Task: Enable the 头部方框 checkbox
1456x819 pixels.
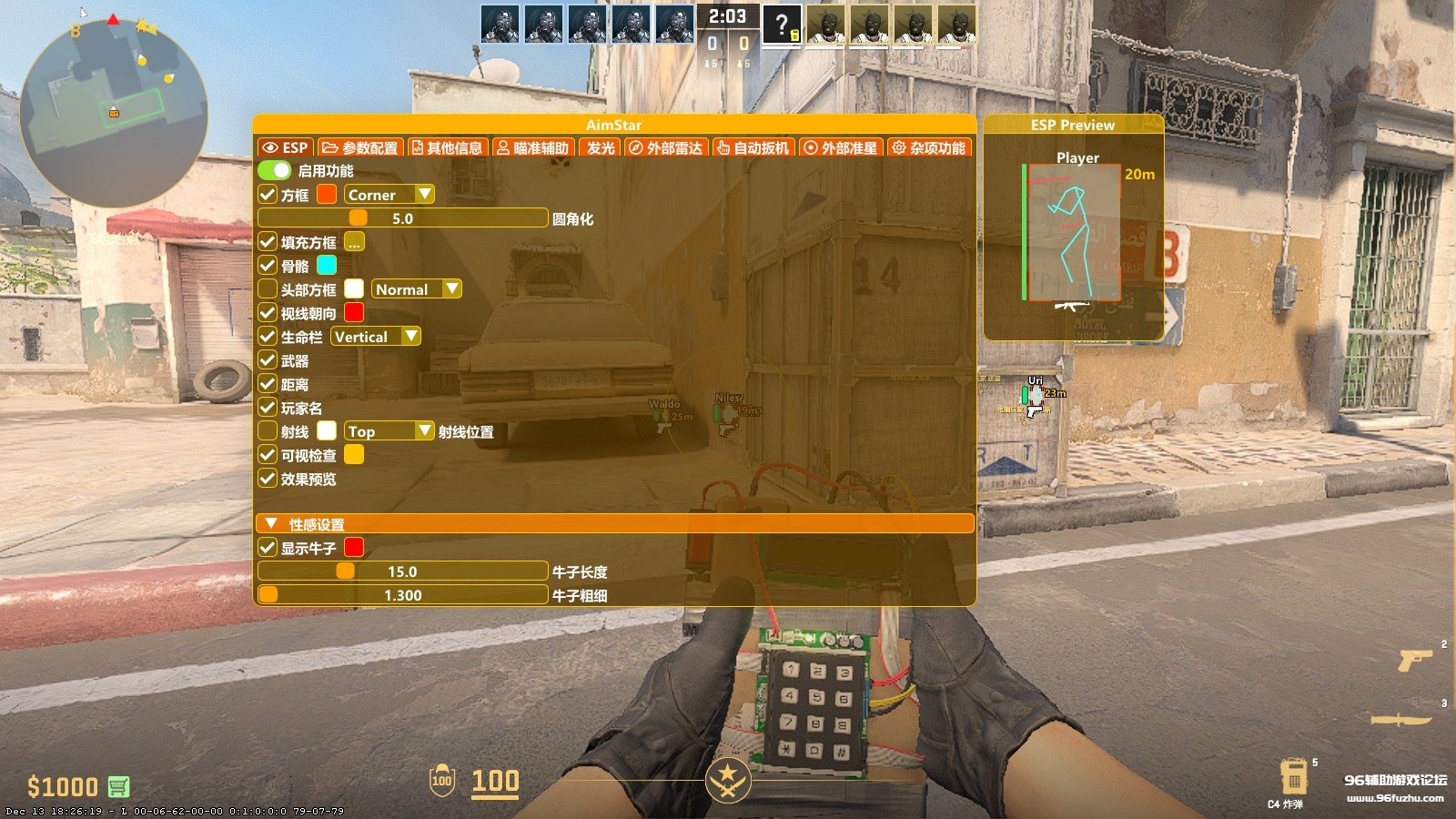Action: pyautogui.click(x=267, y=288)
